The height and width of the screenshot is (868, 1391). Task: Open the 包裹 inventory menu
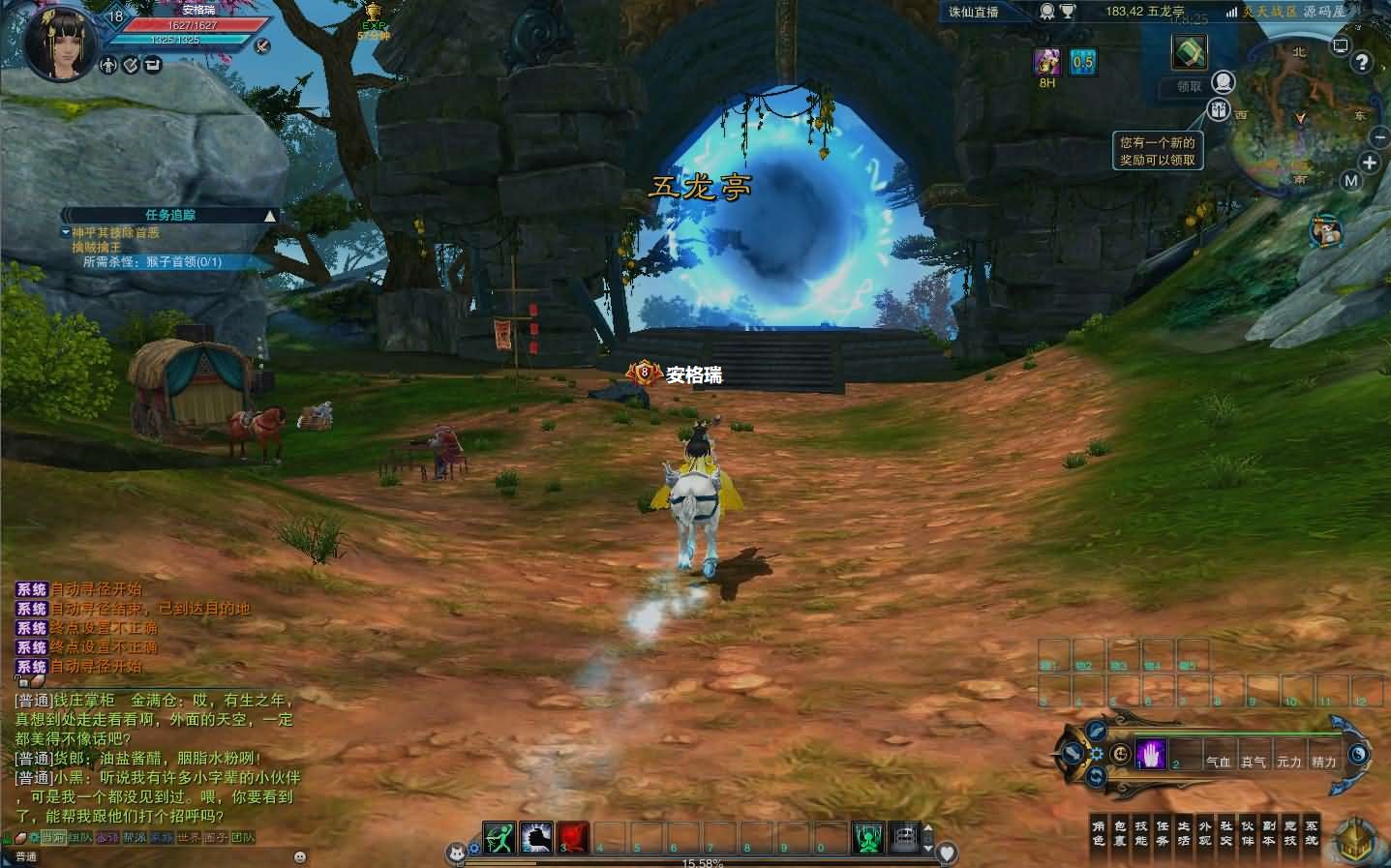click(1119, 834)
